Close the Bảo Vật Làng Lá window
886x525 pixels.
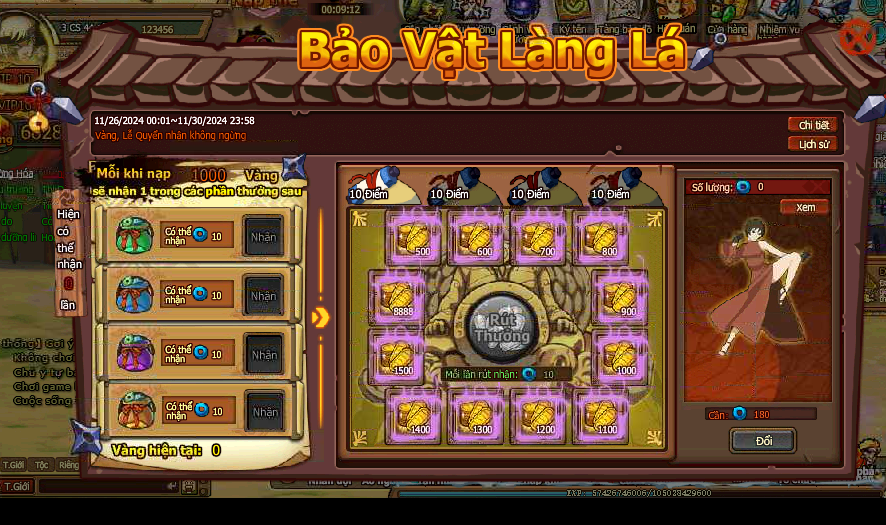click(857, 39)
